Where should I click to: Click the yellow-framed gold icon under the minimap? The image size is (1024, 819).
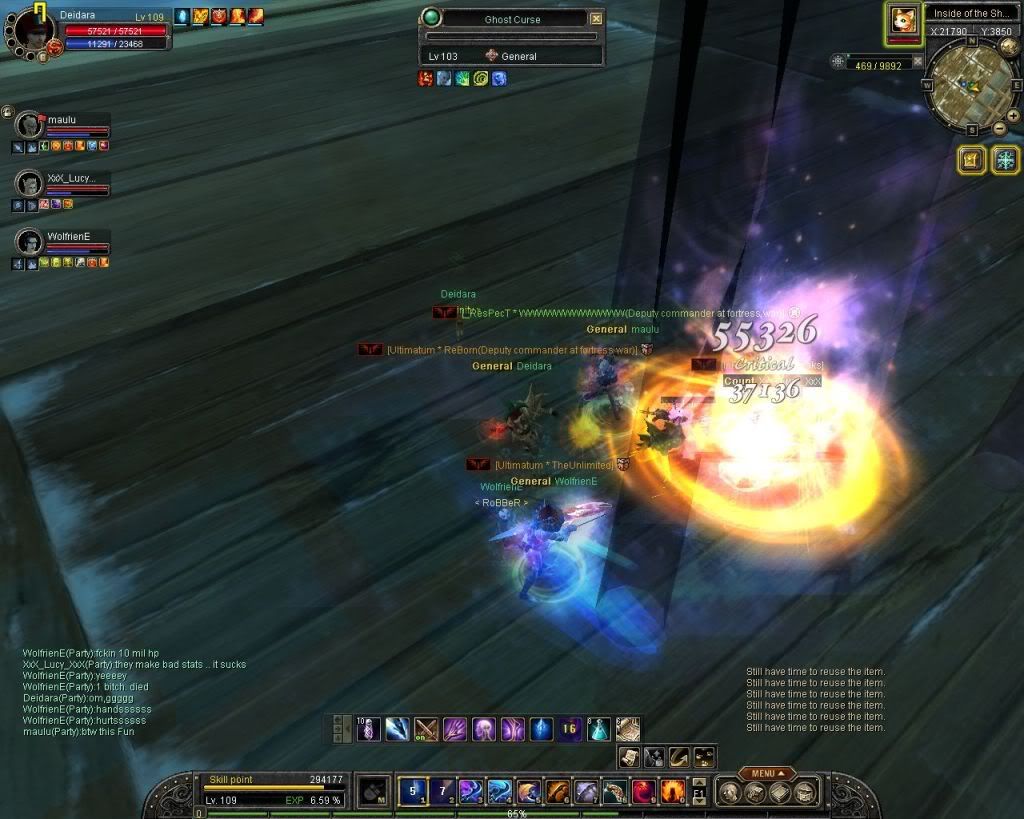(x=972, y=160)
